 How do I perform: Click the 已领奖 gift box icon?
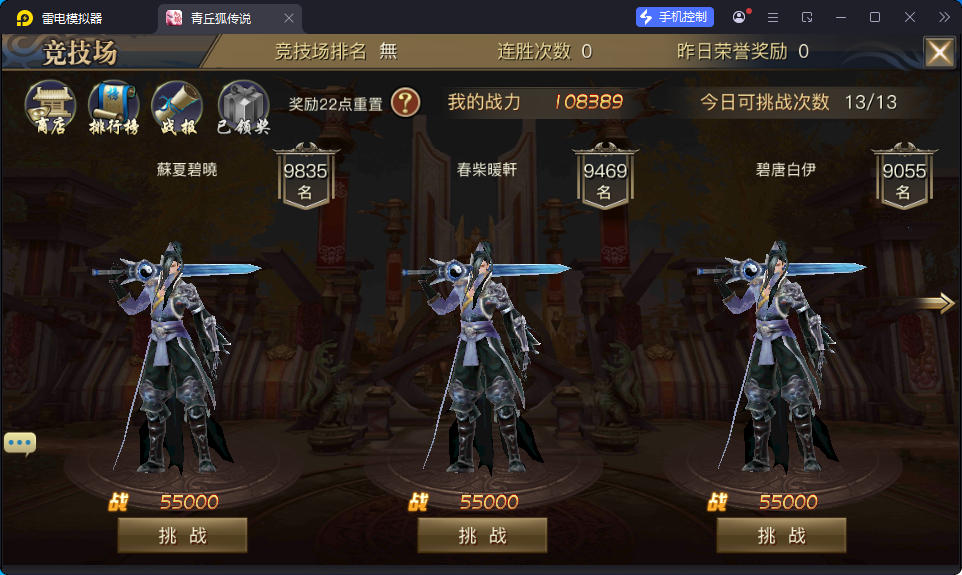coord(243,107)
